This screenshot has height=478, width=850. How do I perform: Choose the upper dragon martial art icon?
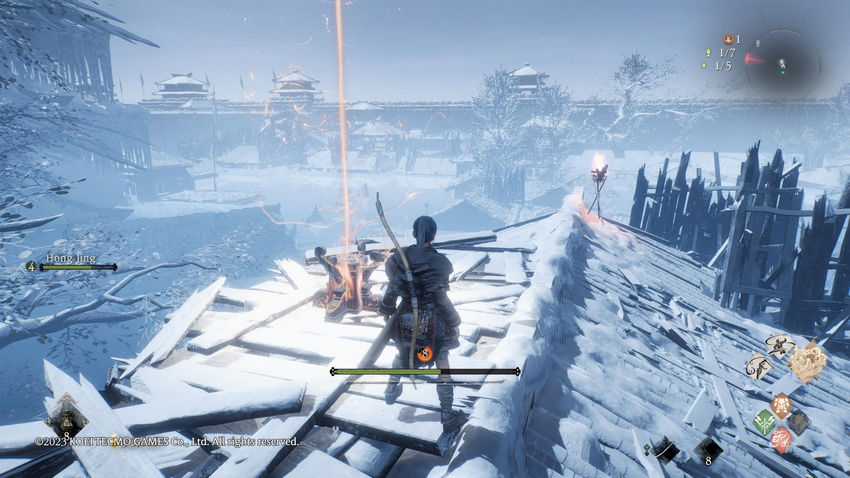coord(779,346)
